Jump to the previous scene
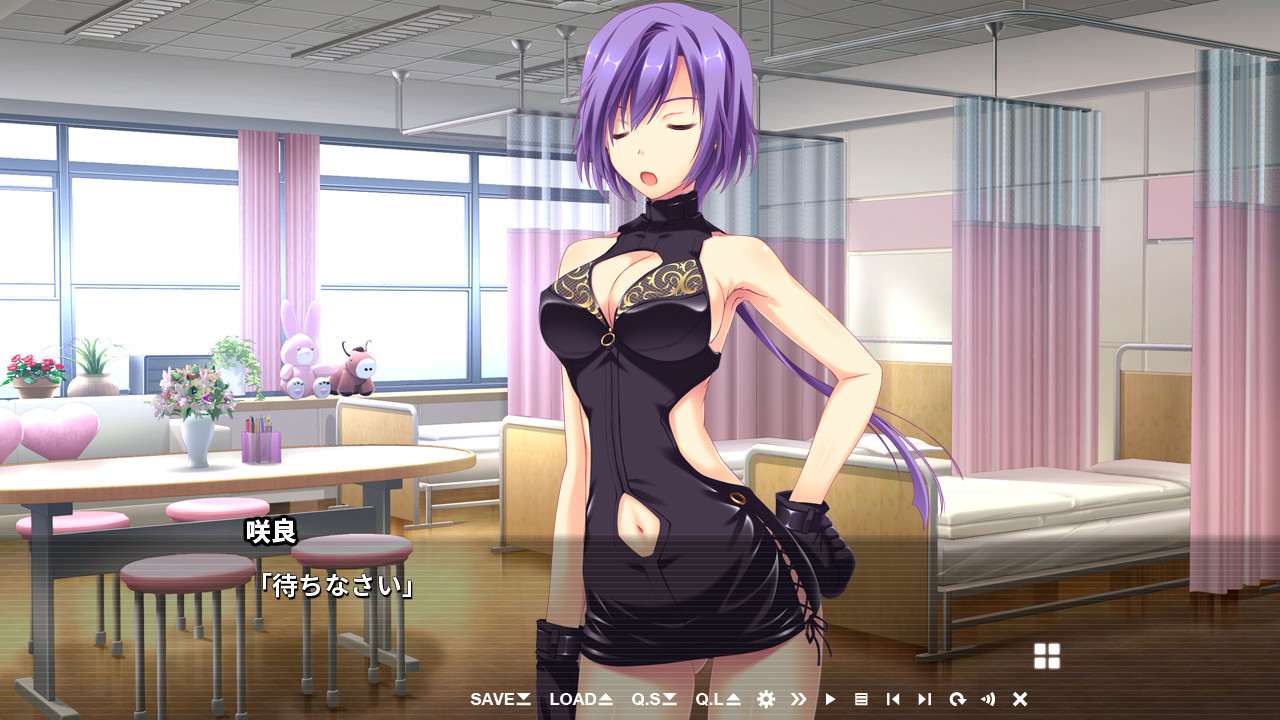This screenshot has height=720, width=1280. (x=893, y=699)
